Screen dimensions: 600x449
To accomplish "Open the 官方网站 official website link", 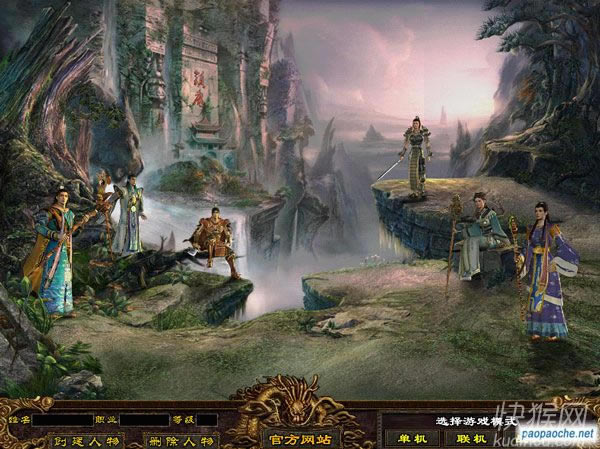I will tap(300, 437).
